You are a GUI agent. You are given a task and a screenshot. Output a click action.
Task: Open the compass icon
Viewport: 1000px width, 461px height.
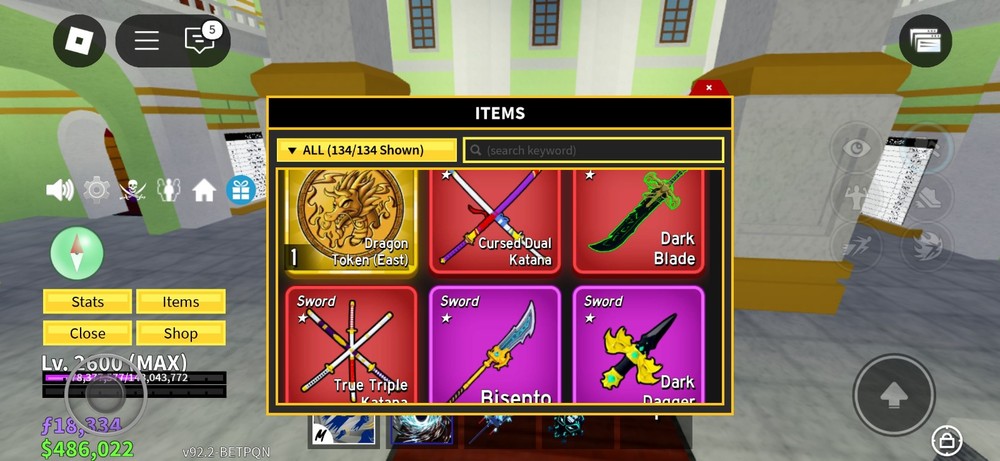77,253
